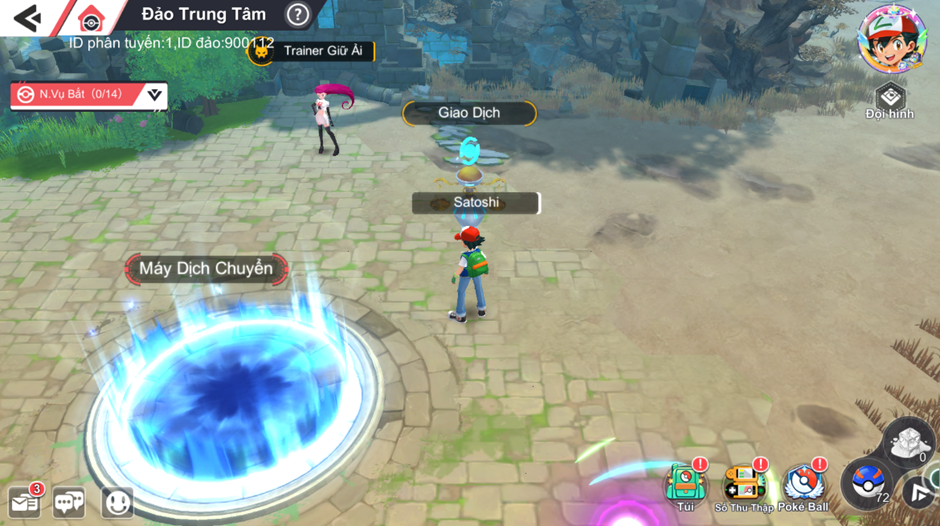
Task: Open the smiley emoji panel
Action: (x=117, y=501)
